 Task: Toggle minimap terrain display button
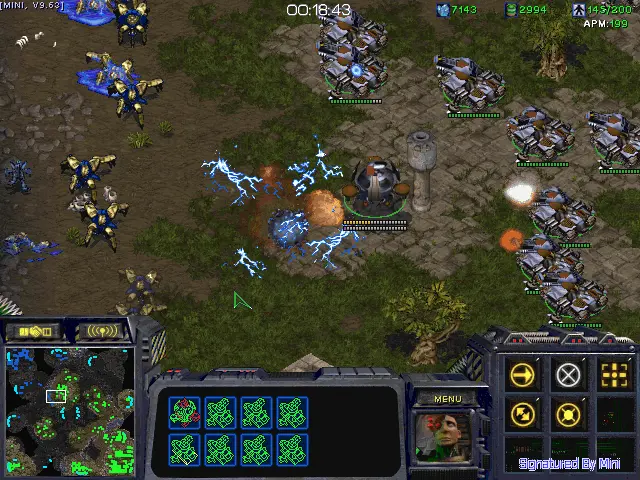point(33,331)
